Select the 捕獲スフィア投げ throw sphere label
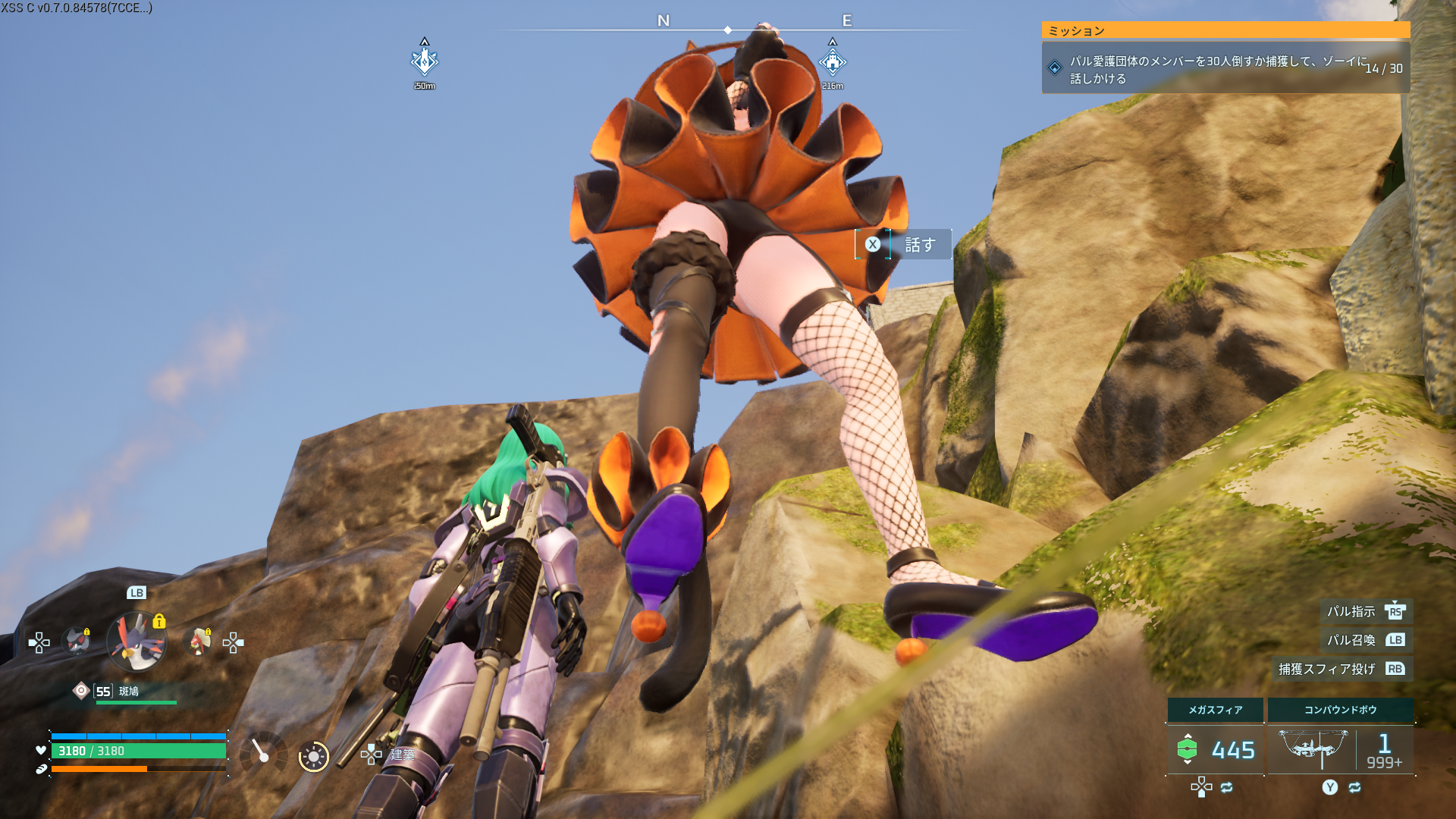The width and height of the screenshot is (1456, 819). coord(1326,669)
